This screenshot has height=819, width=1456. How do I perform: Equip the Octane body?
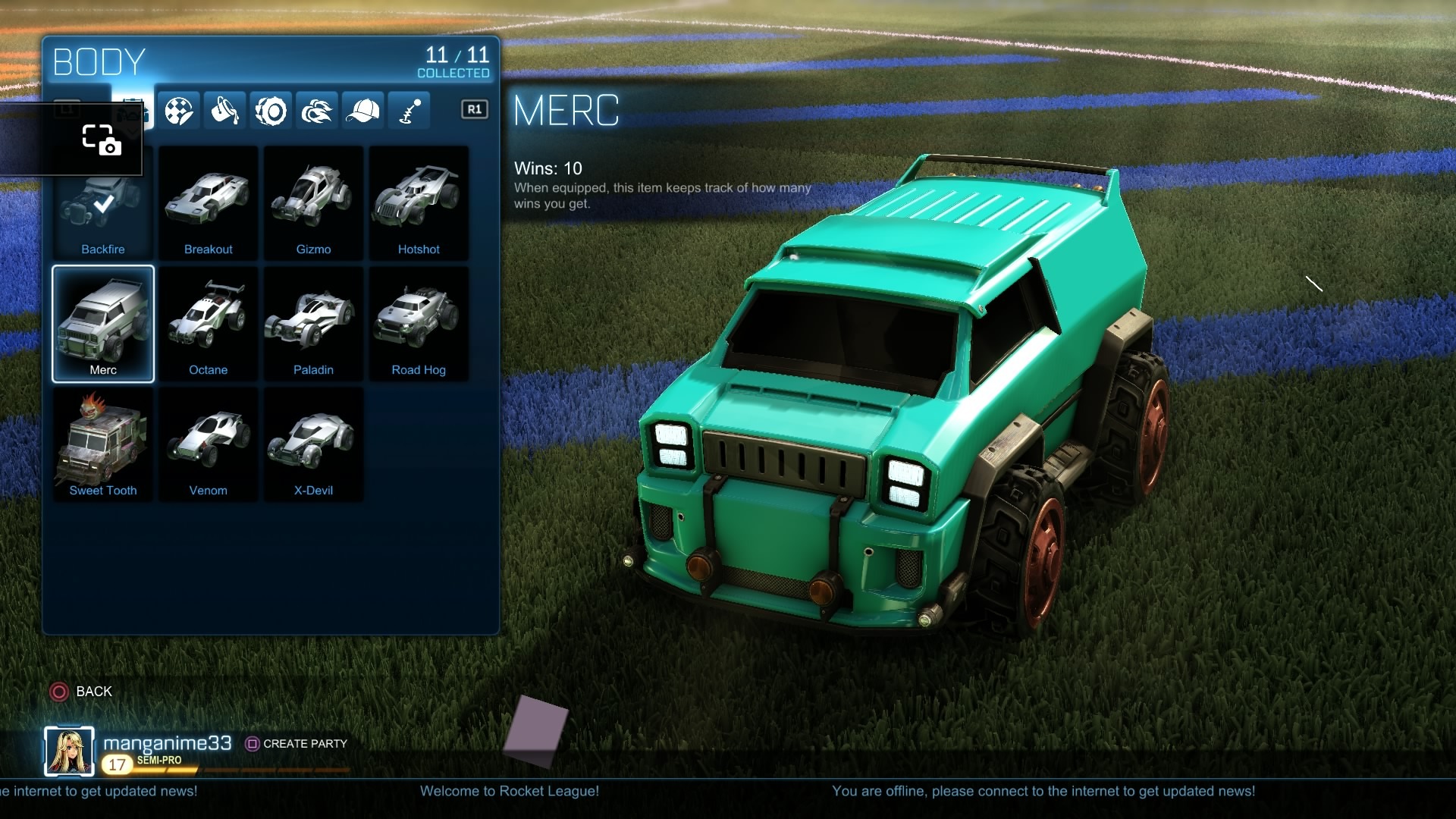tap(208, 324)
